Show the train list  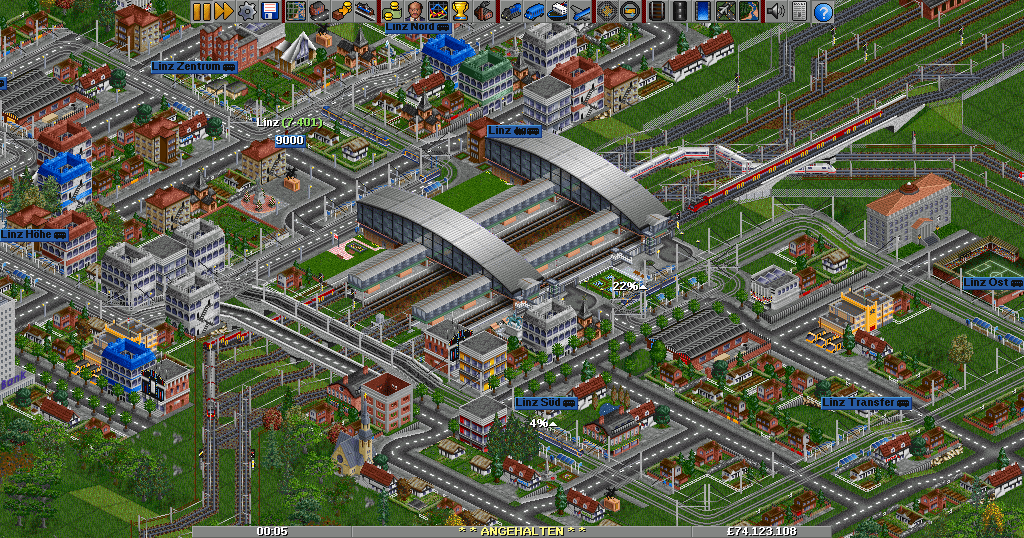tap(512, 11)
